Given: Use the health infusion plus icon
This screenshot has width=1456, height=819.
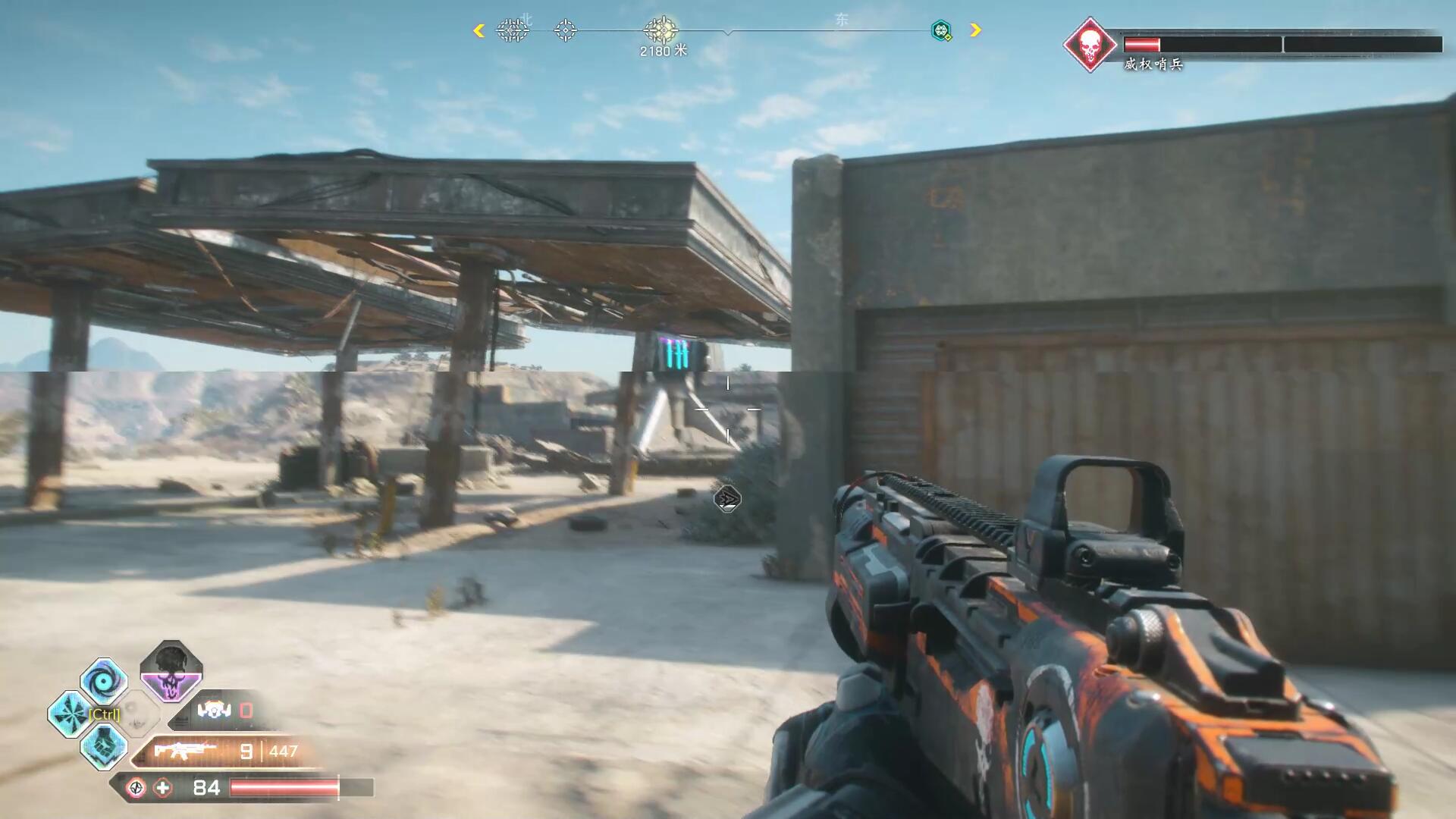Looking at the screenshot, I should [163, 788].
